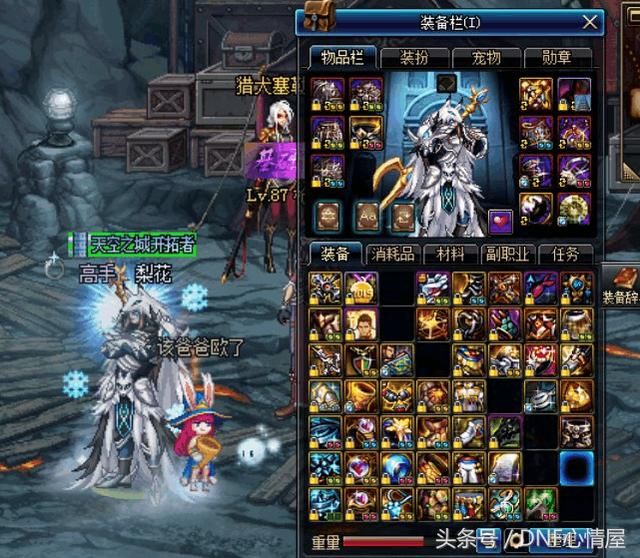The image size is (640, 558).
Task: Show the 勋章 medal tab
Action: point(555,59)
